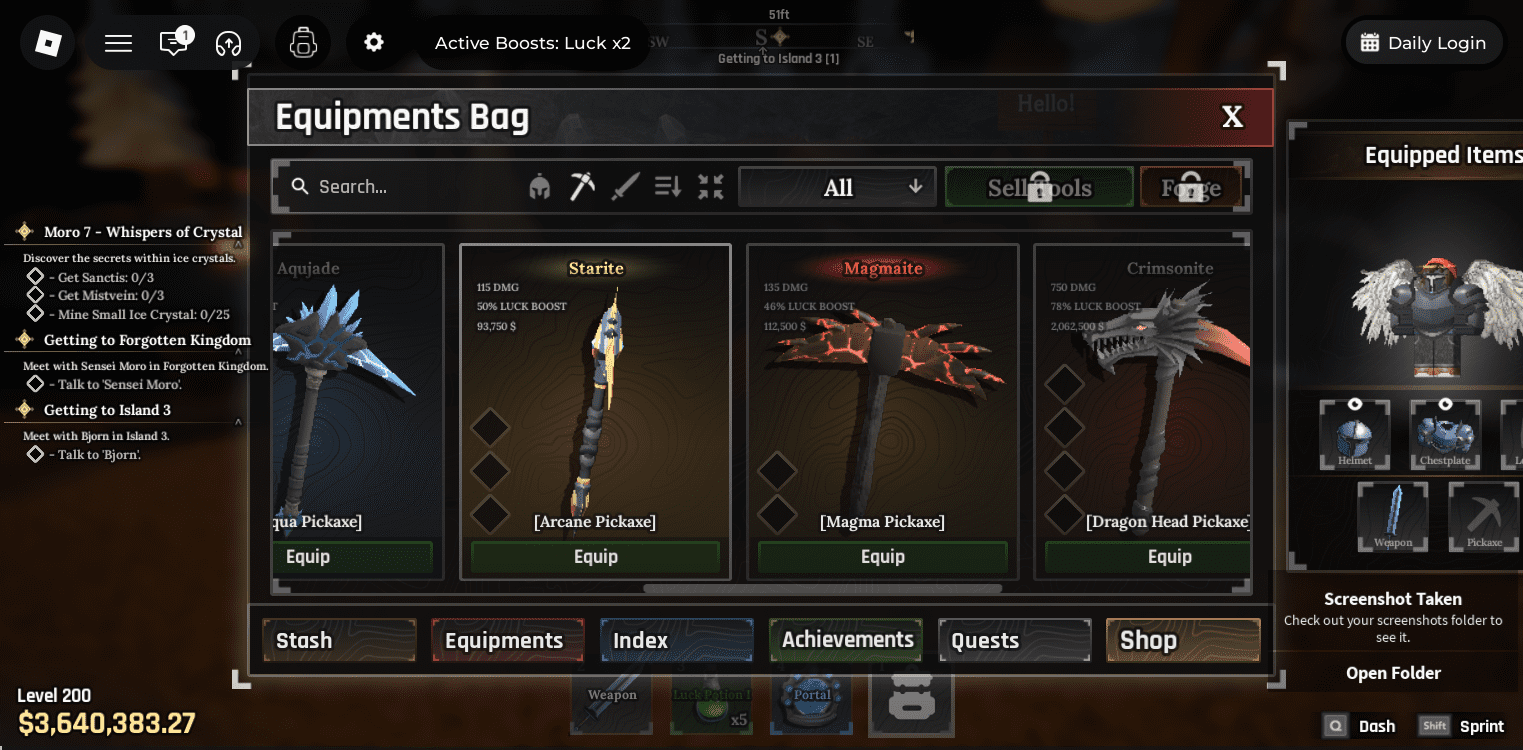Toggle the pickaxe tools filter

point(581,186)
